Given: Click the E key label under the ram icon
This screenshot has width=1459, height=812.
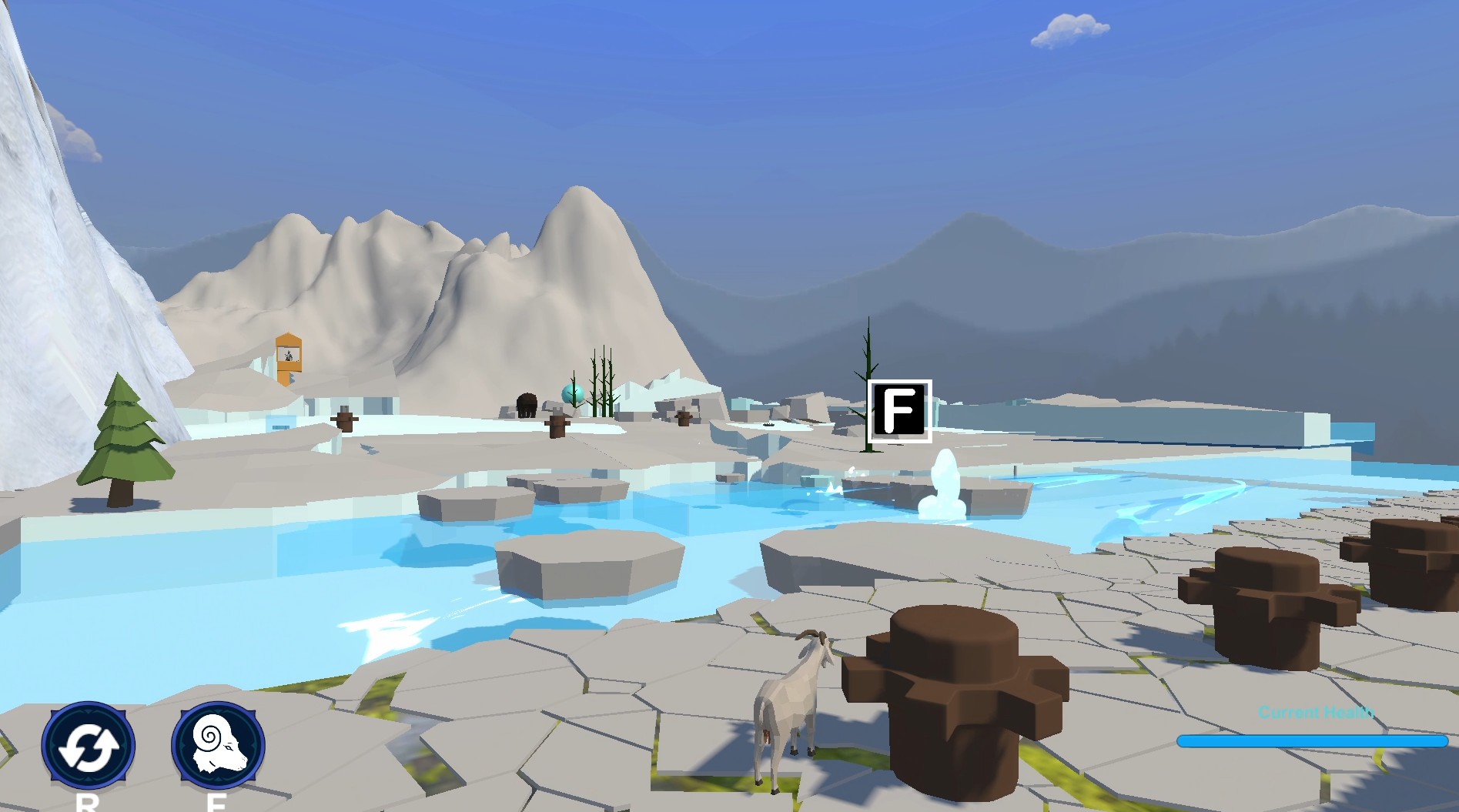Looking at the screenshot, I should [x=216, y=806].
